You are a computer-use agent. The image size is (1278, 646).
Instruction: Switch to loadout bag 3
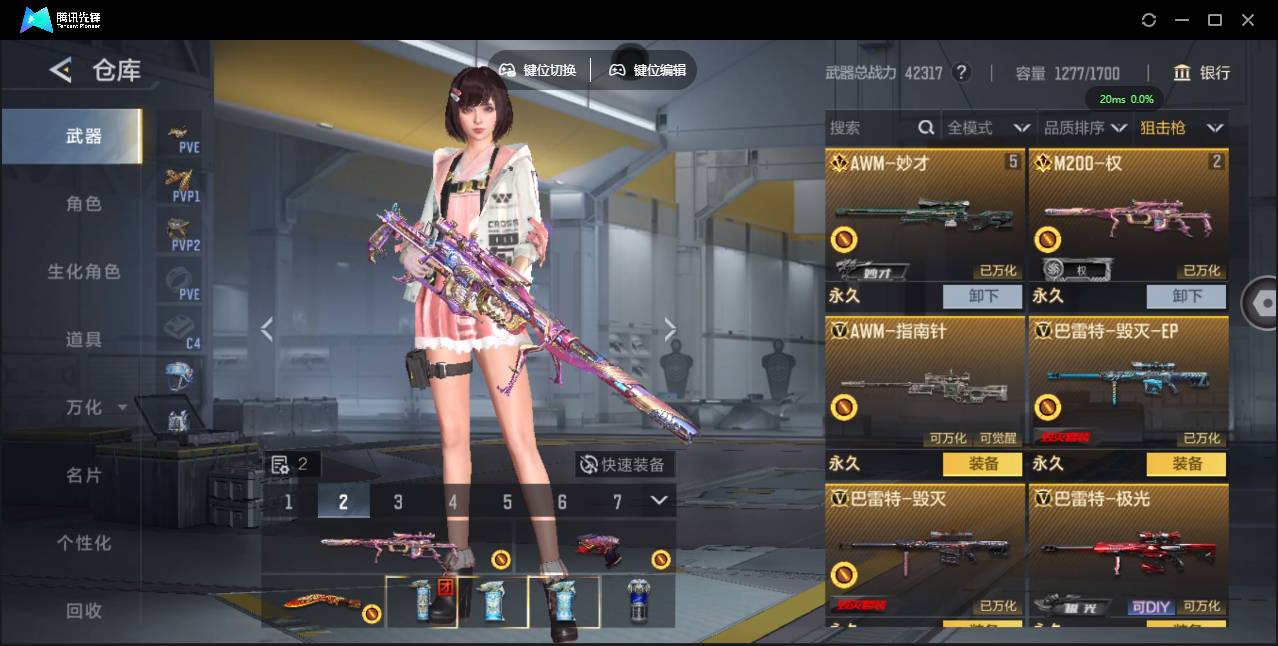click(x=398, y=501)
